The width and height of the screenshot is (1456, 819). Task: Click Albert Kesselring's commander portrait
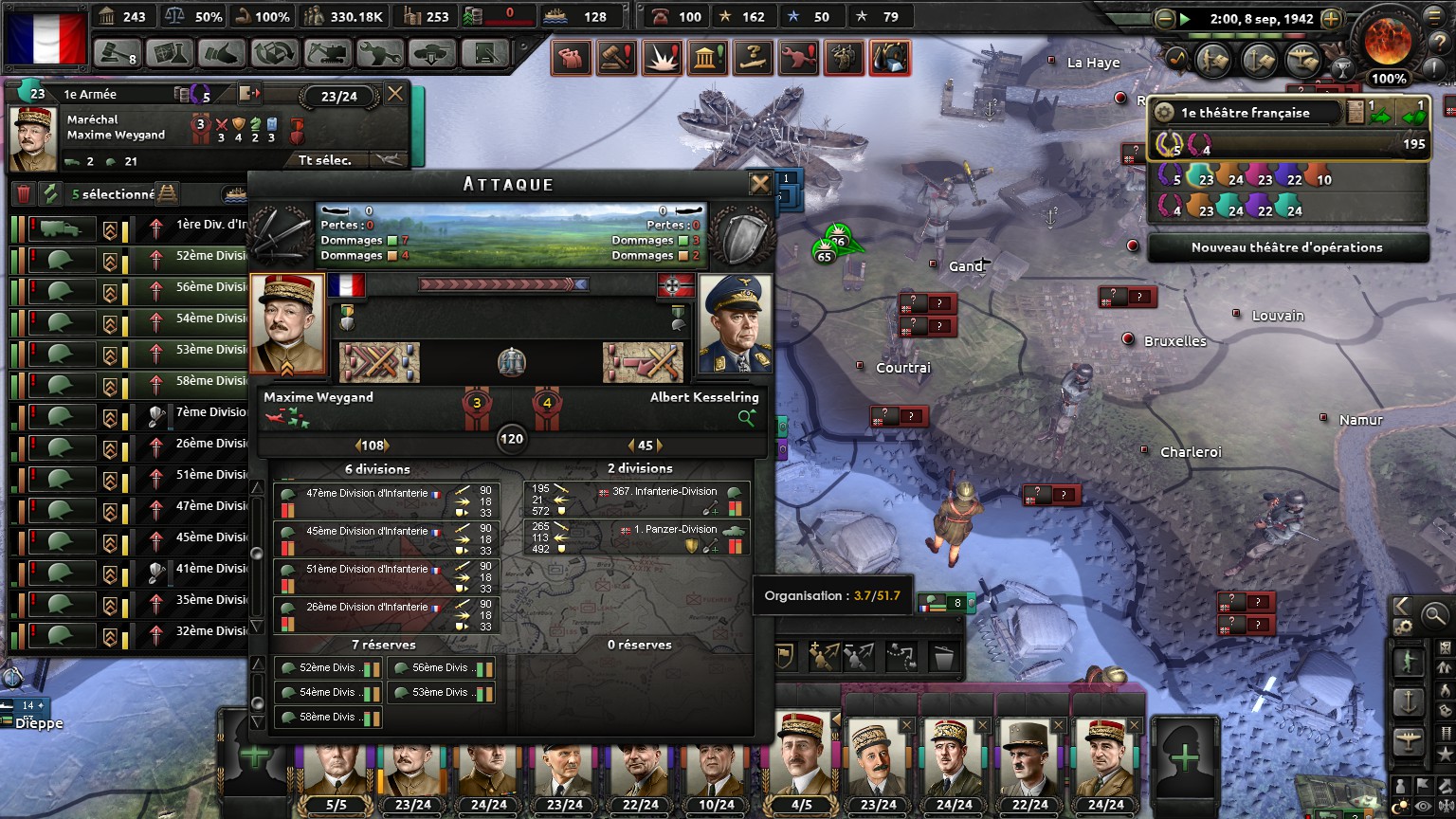click(735, 324)
